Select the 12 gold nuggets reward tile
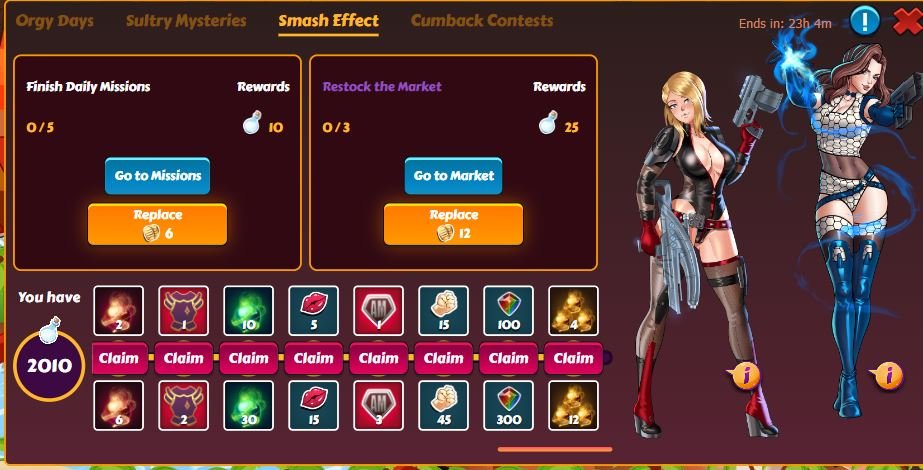 pos(574,405)
